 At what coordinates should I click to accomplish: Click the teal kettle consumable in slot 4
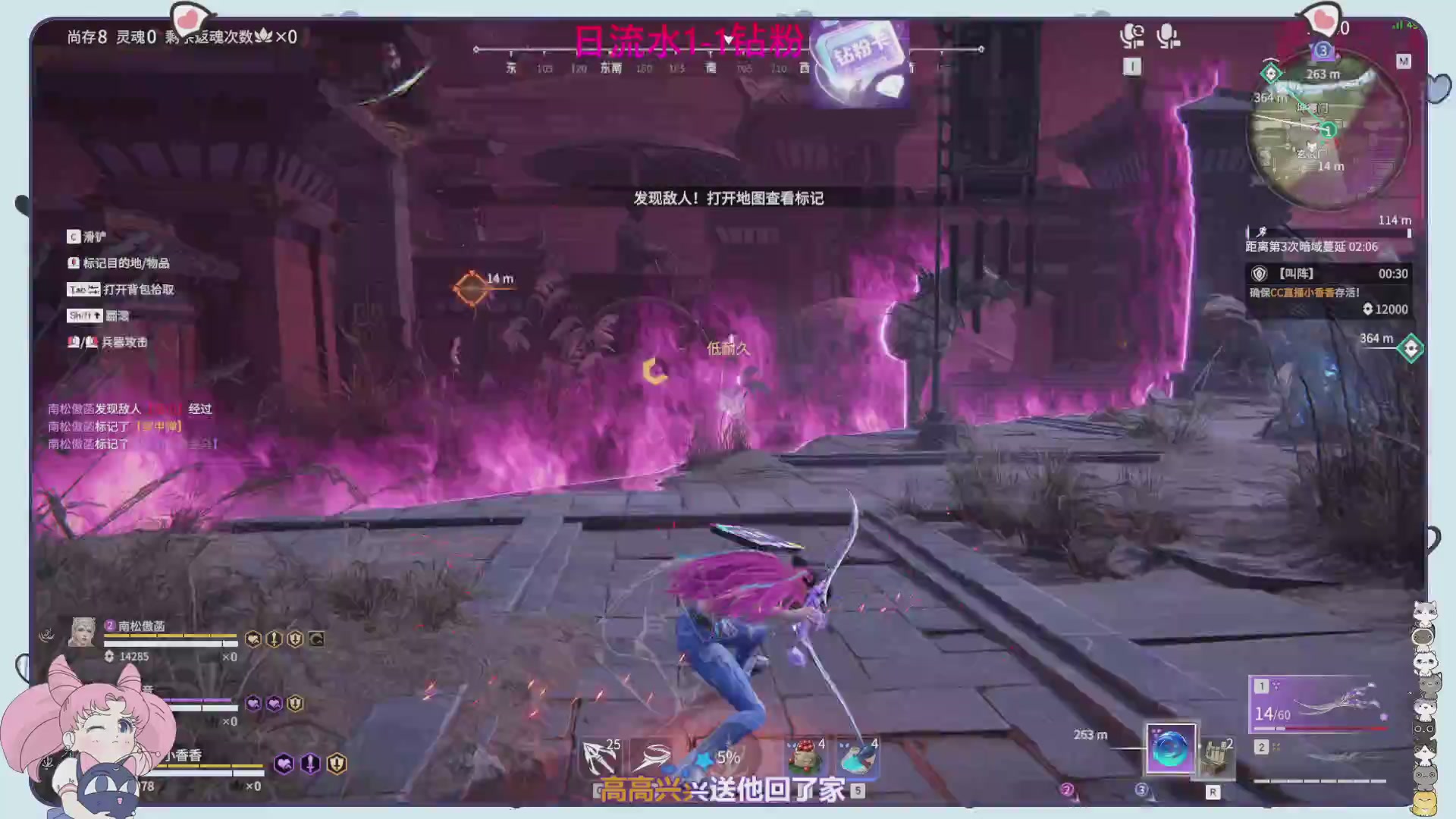[x=857, y=757]
